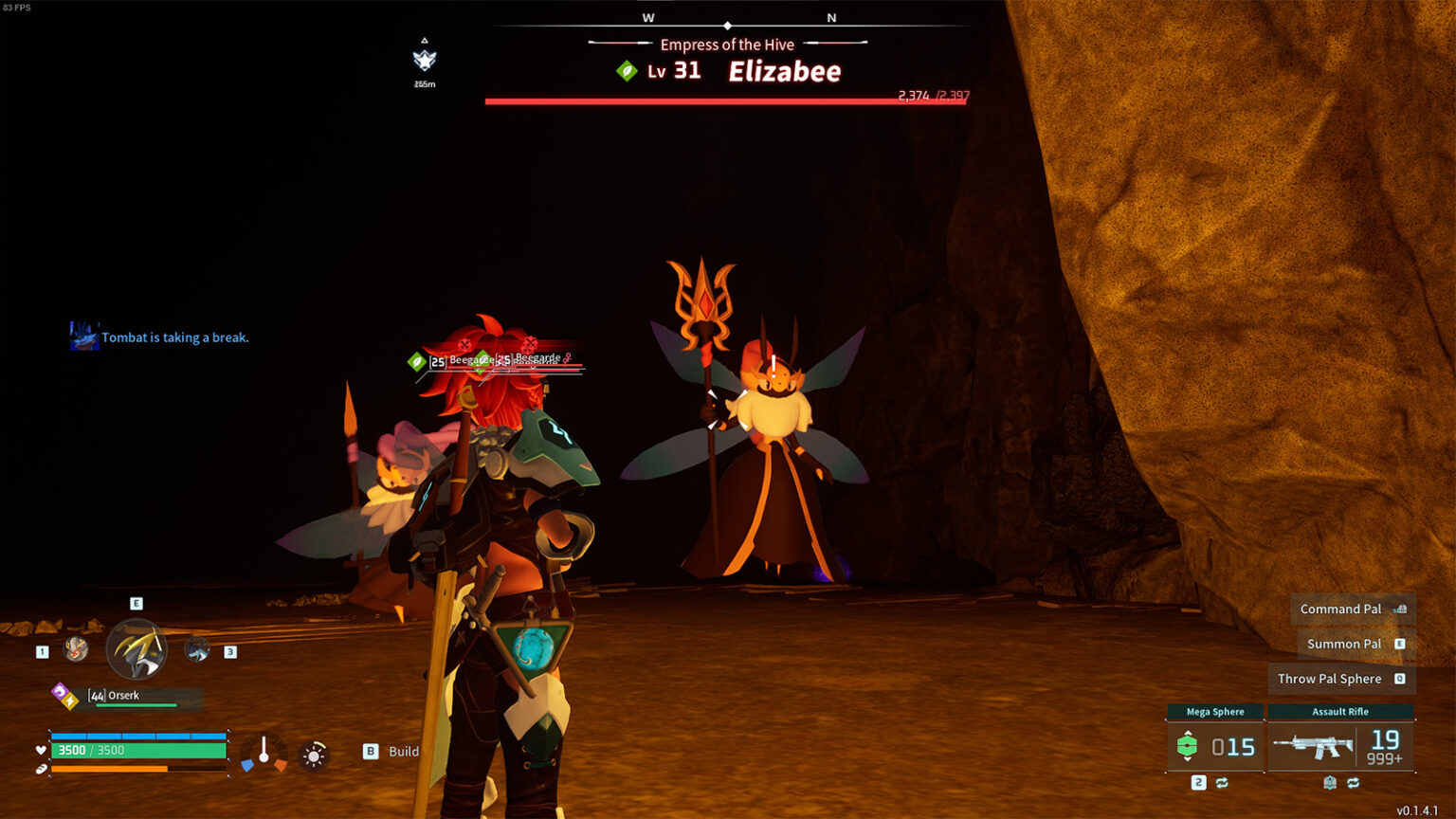Click the green Mega Sphere item icon
The height and width of the screenshot is (819, 1456).
click(x=1188, y=745)
